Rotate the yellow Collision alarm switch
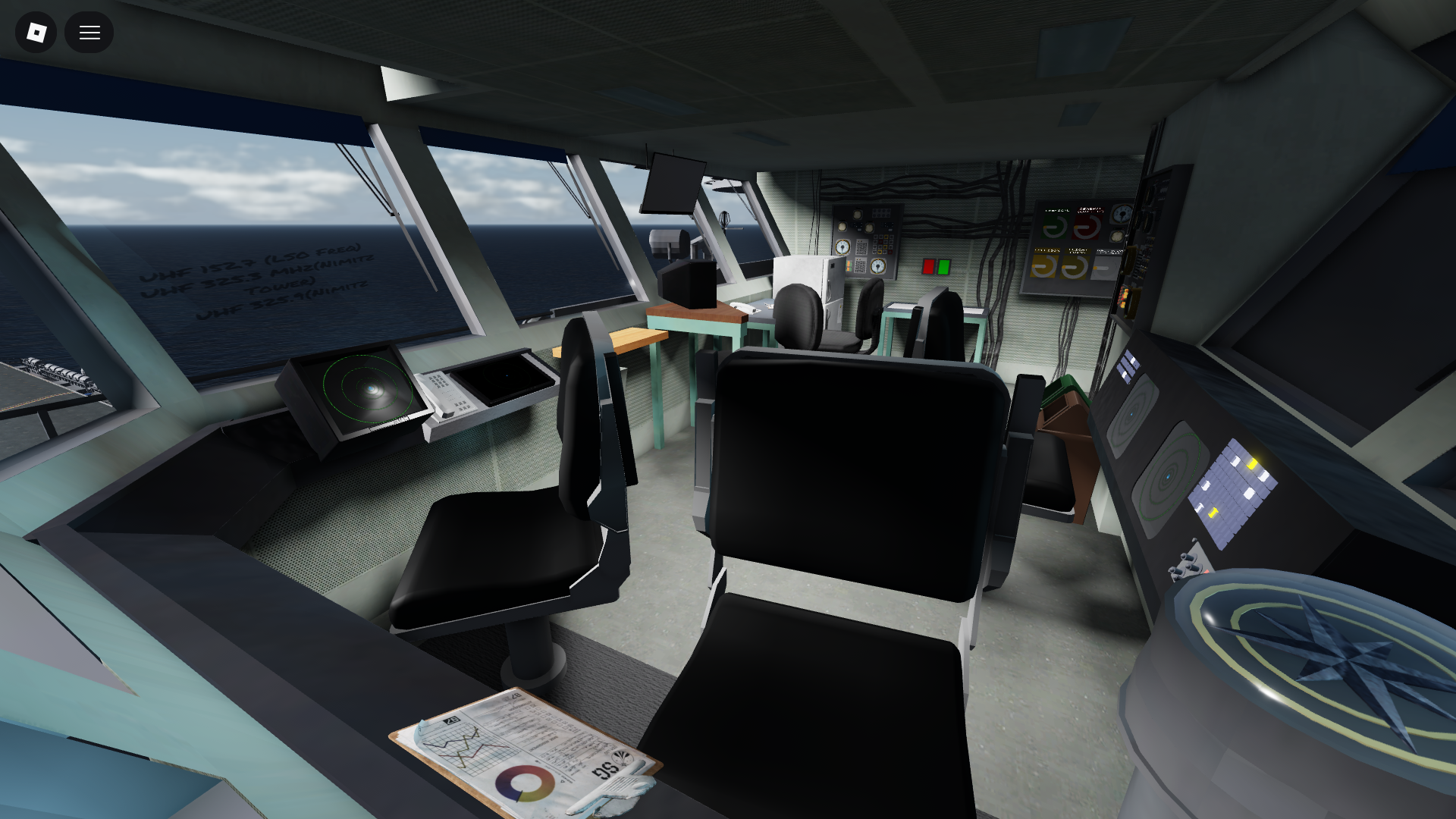 [1043, 266]
